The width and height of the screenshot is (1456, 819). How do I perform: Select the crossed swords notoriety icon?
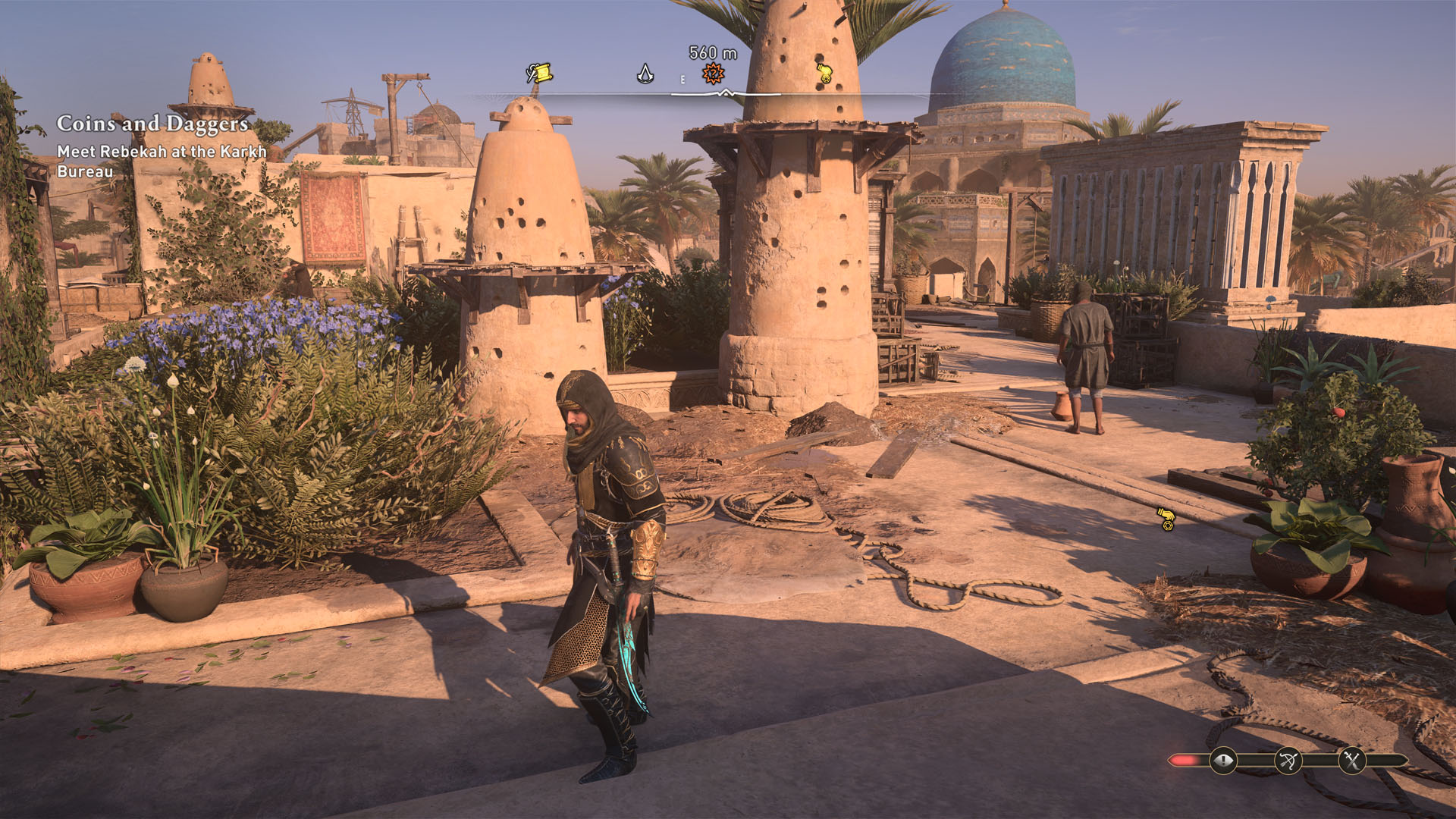[x=1351, y=761]
